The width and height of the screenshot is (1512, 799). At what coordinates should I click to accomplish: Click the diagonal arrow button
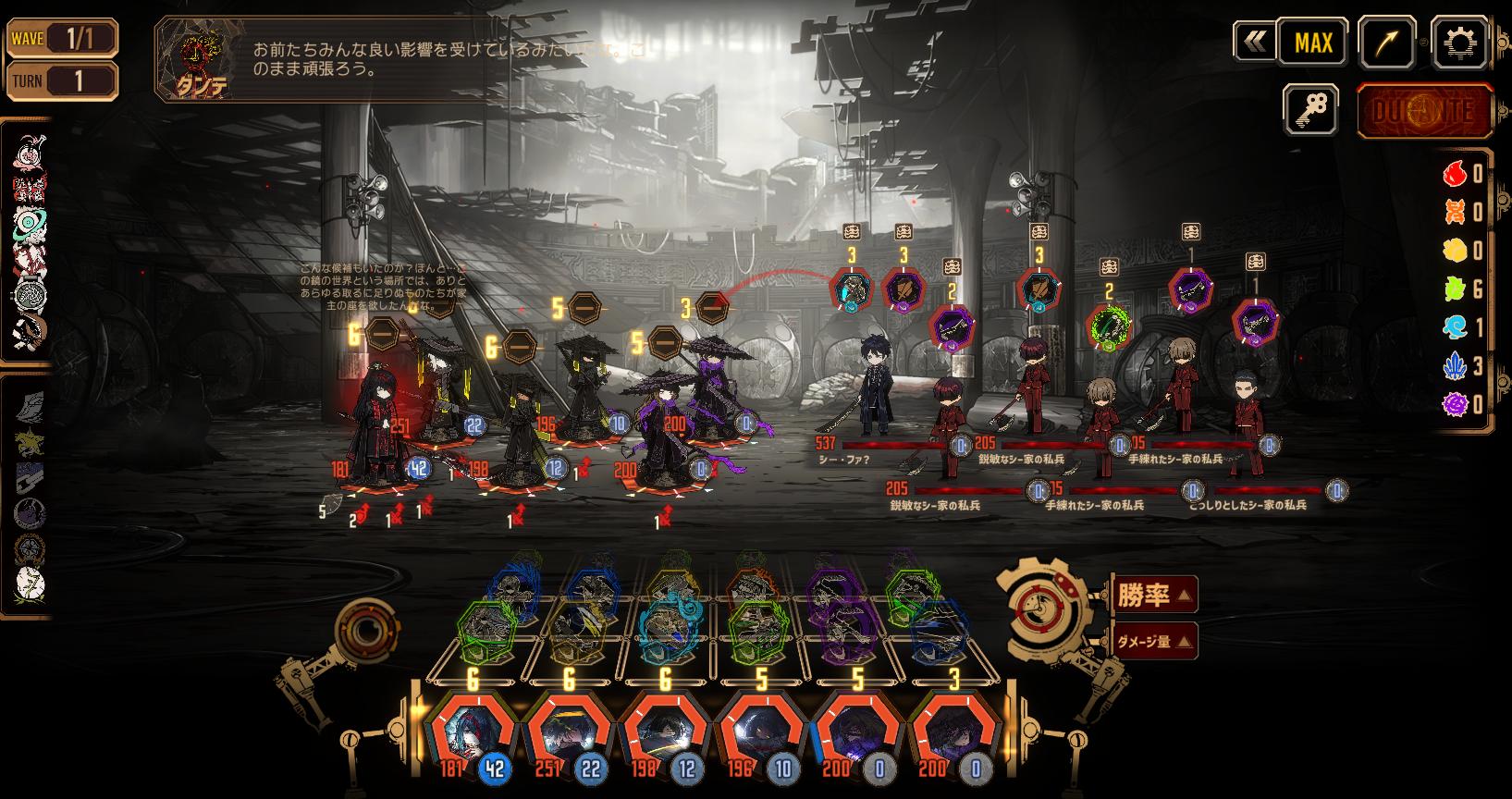(x=1387, y=43)
